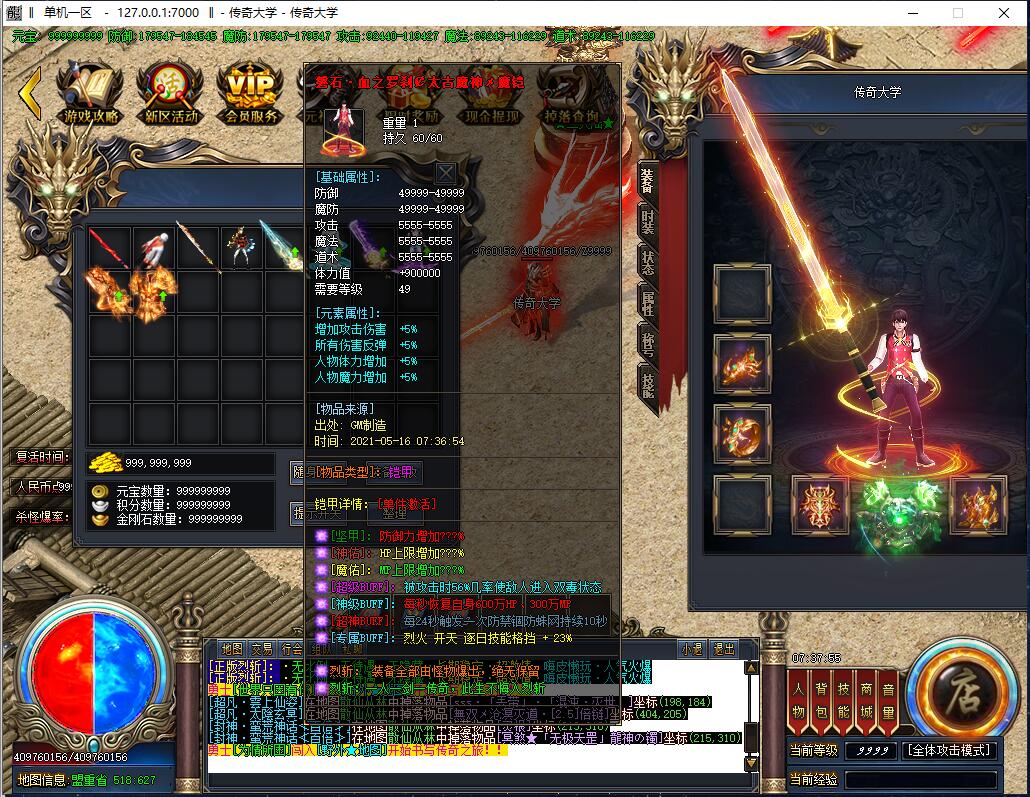Switch to the 时装 fashion tab

click(x=648, y=222)
